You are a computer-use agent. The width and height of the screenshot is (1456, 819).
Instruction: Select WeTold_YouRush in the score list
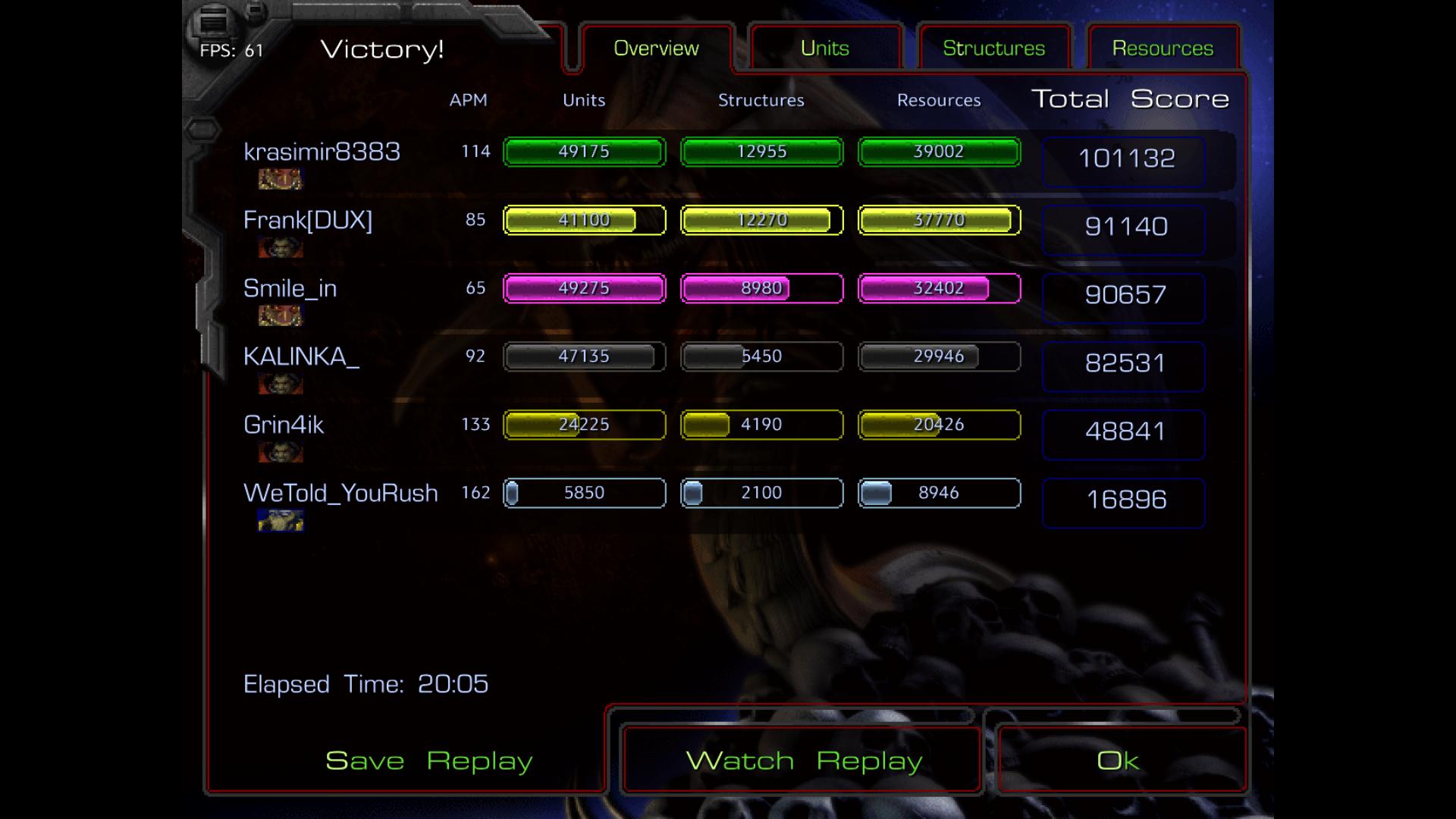(x=340, y=493)
